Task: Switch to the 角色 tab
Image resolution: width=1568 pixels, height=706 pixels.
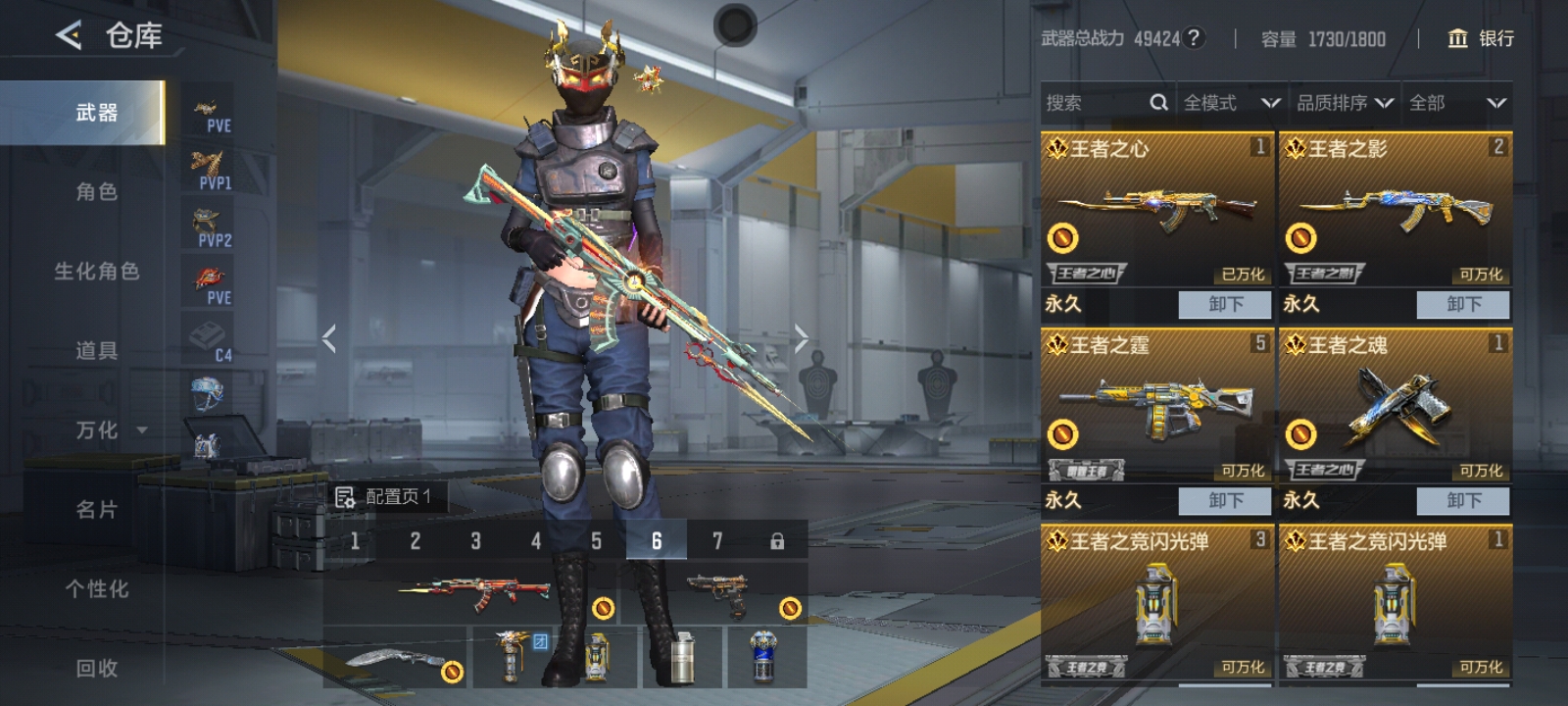Action: click(96, 192)
